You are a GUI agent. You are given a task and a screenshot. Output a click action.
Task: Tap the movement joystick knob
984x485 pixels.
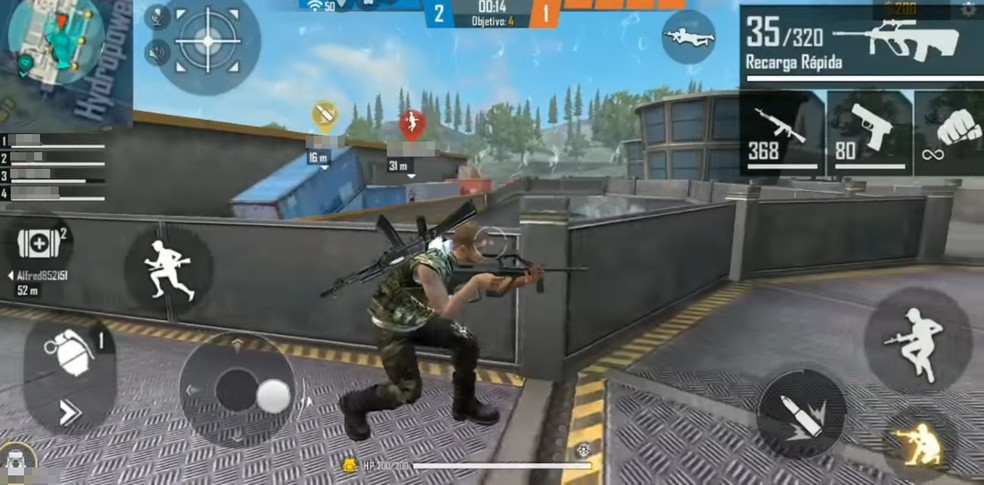pos(272,396)
